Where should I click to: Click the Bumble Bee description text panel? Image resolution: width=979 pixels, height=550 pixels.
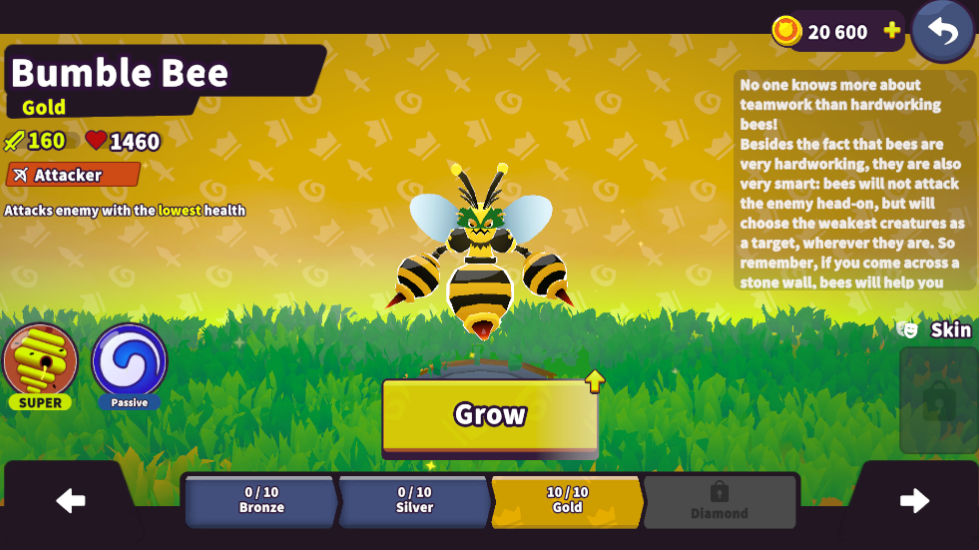[854, 181]
